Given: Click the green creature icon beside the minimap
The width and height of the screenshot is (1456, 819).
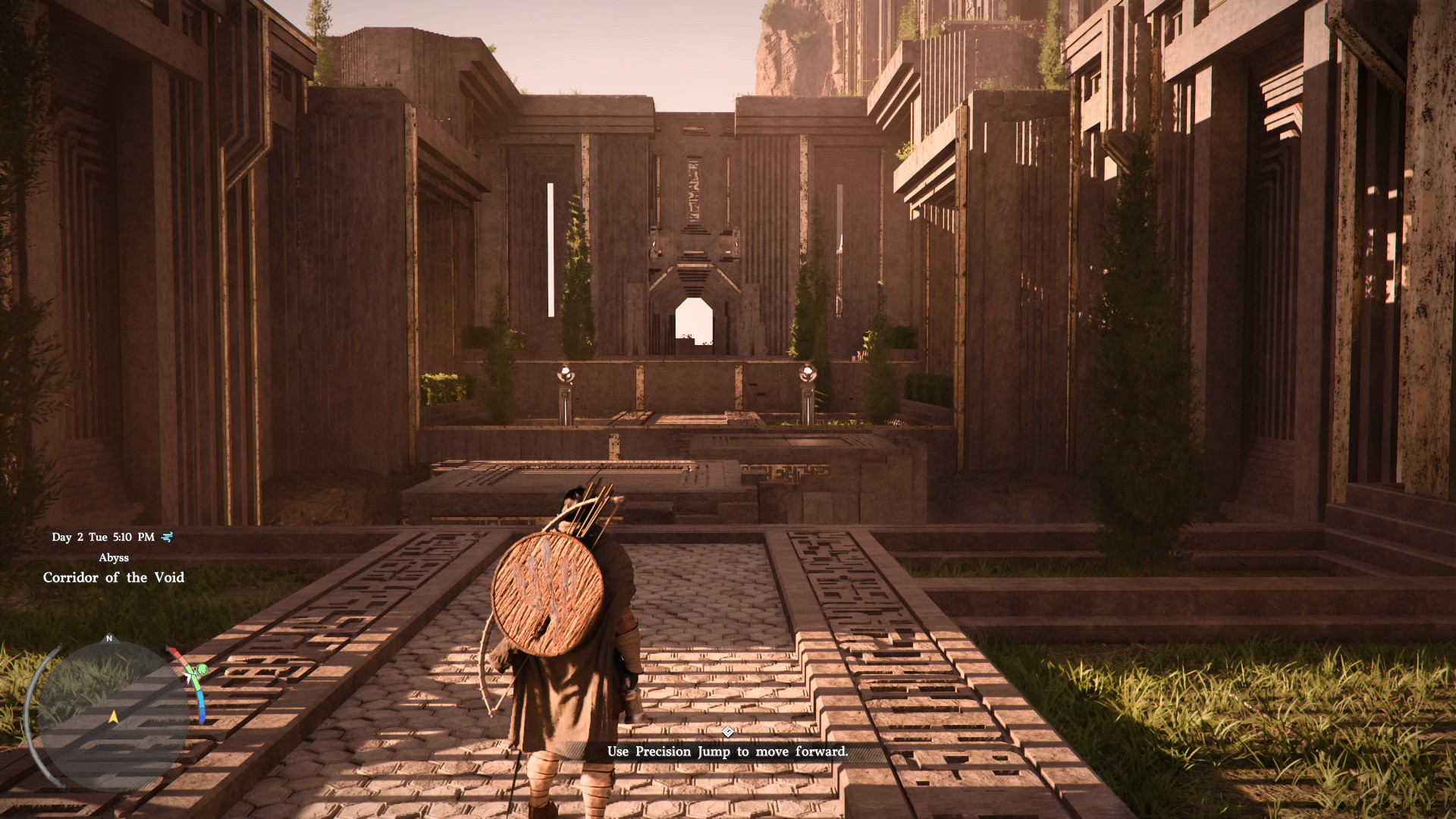Looking at the screenshot, I should (202, 670).
